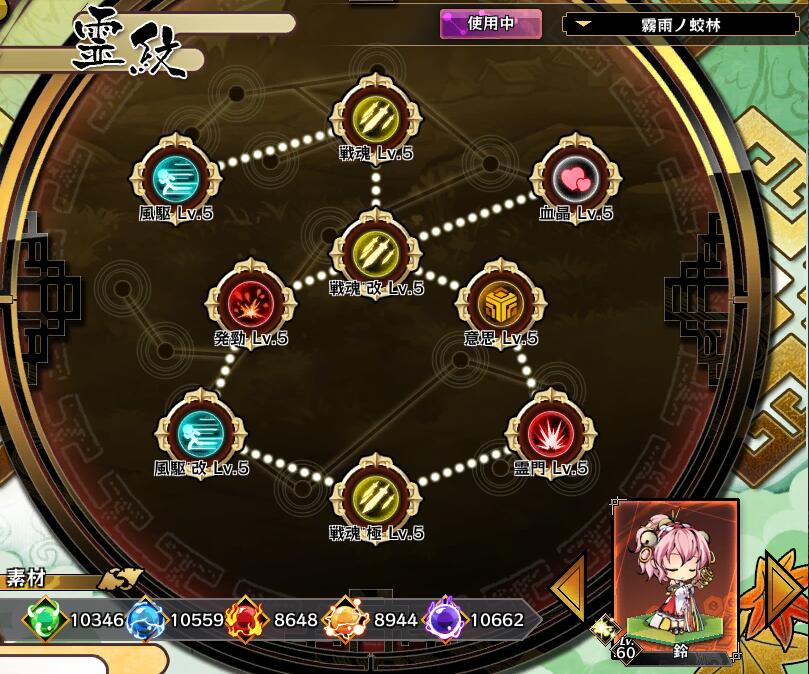809x674 pixels.
Task: Show the next character with right arrow
Action: (x=783, y=589)
